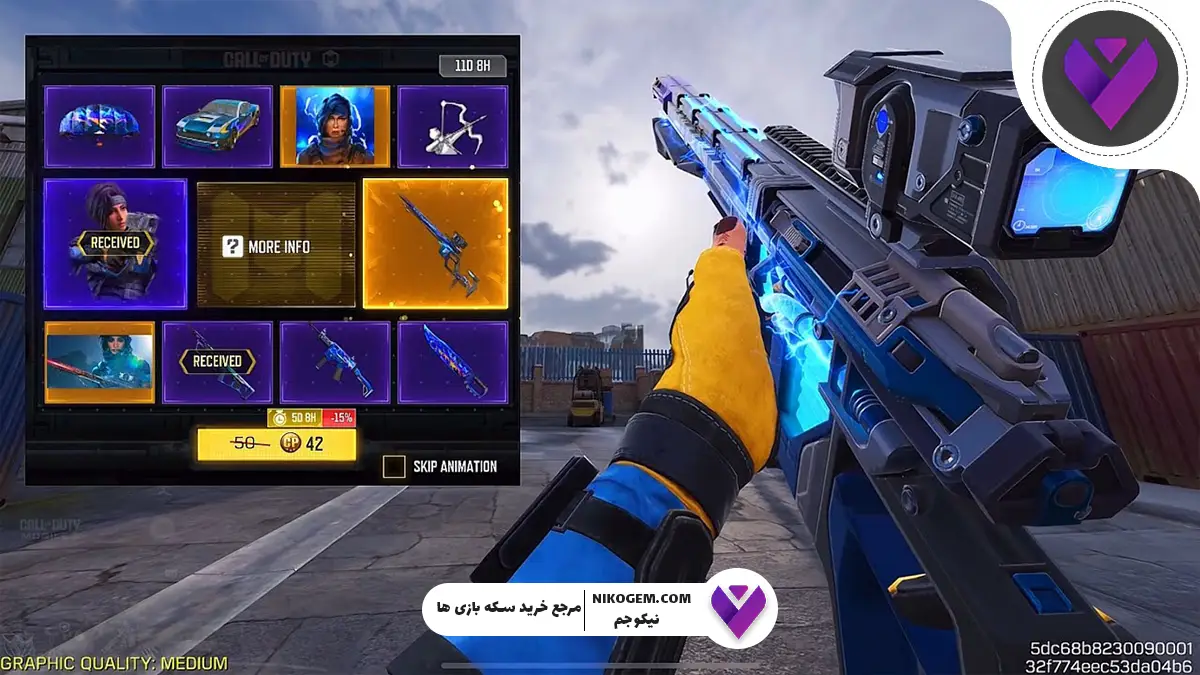This screenshot has width=1200, height=675.
Task: Select the parachute skin reward tile
Action: coord(100,127)
